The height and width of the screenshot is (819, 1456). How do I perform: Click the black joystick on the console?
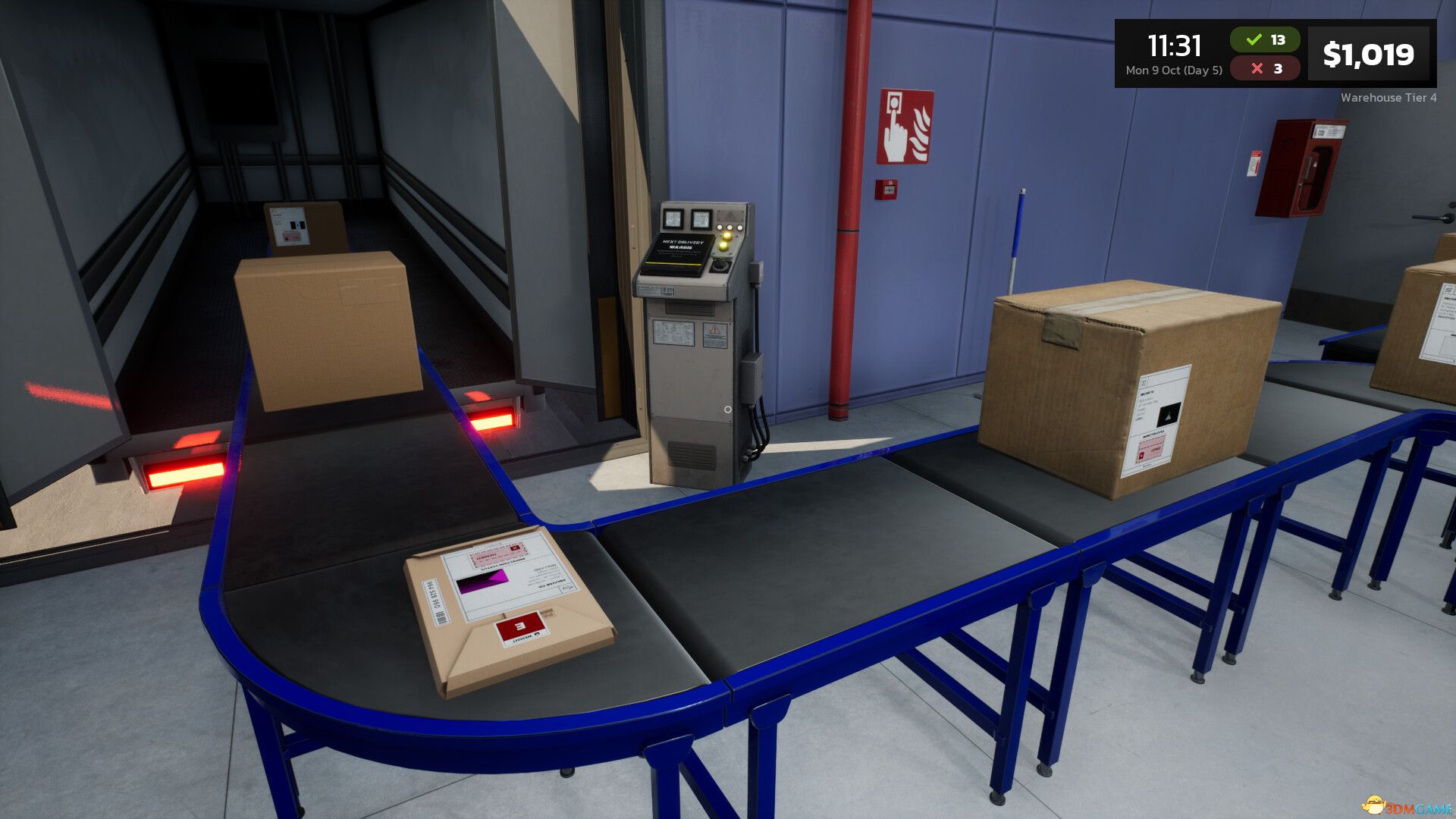pos(720,265)
